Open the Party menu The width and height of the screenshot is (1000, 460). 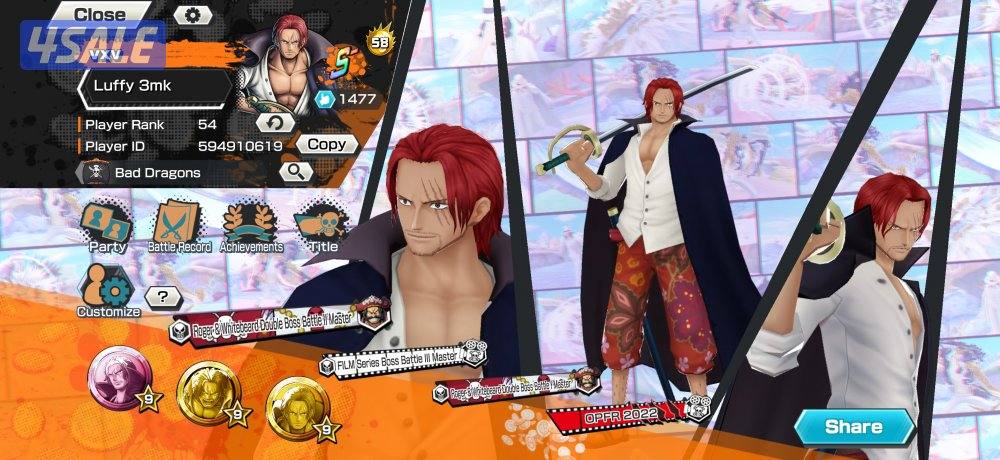pyautogui.click(x=107, y=227)
